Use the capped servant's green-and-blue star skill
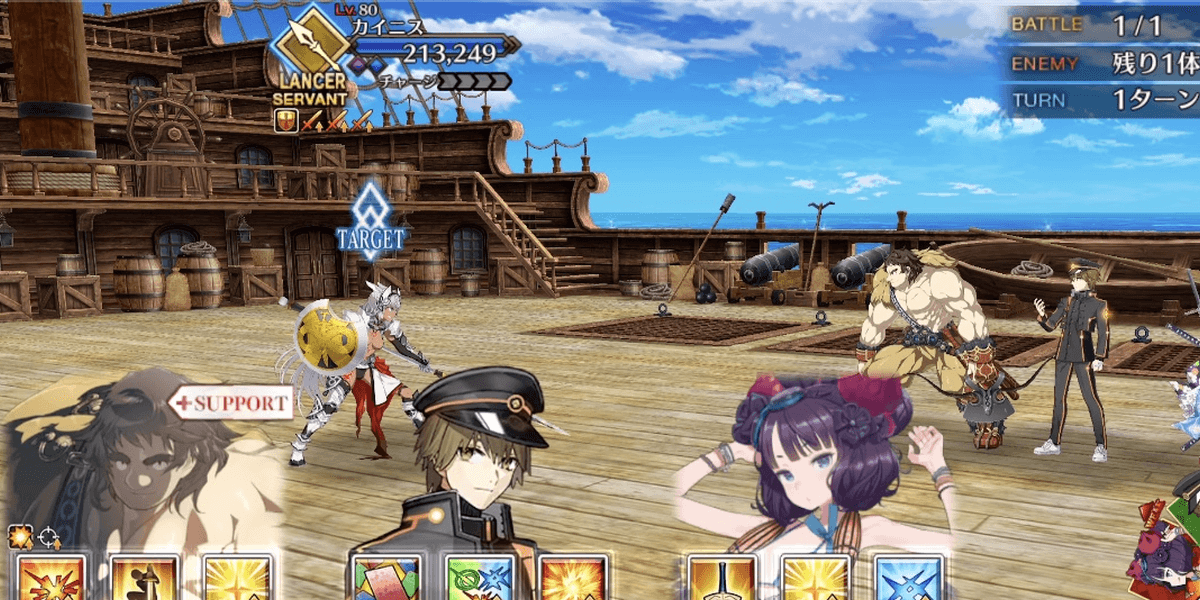 (x=479, y=578)
